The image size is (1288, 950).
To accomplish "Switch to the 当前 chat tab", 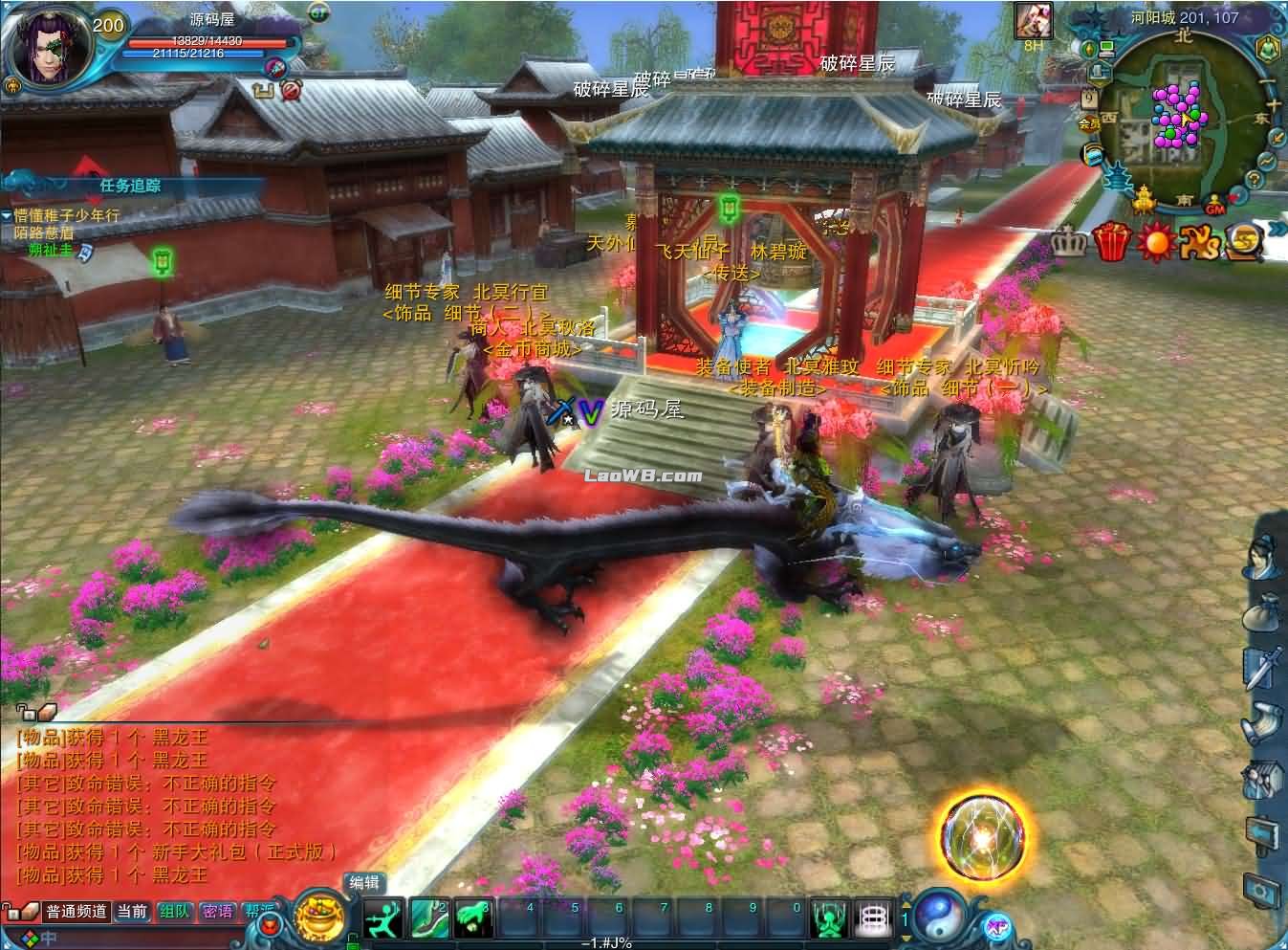I will (x=133, y=911).
